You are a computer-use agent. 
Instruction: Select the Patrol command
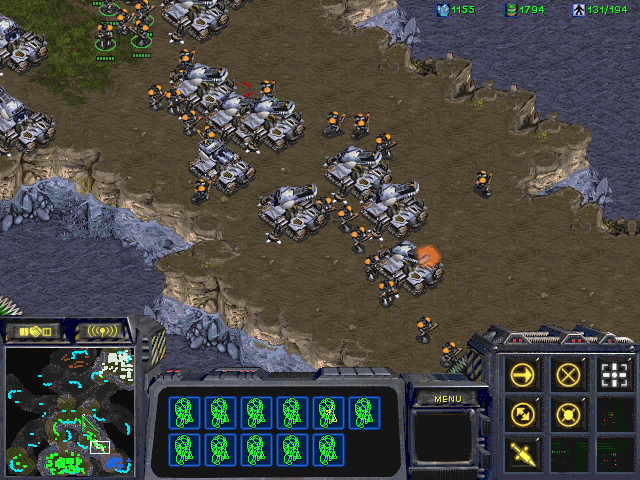pyautogui.click(x=526, y=414)
